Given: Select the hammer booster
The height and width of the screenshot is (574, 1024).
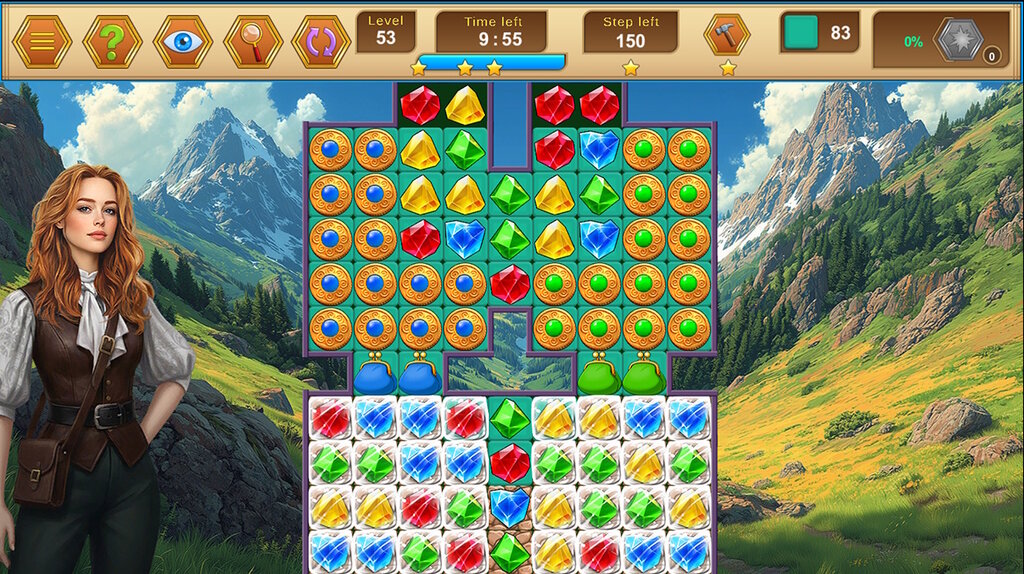Looking at the screenshot, I should click(727, 35).
